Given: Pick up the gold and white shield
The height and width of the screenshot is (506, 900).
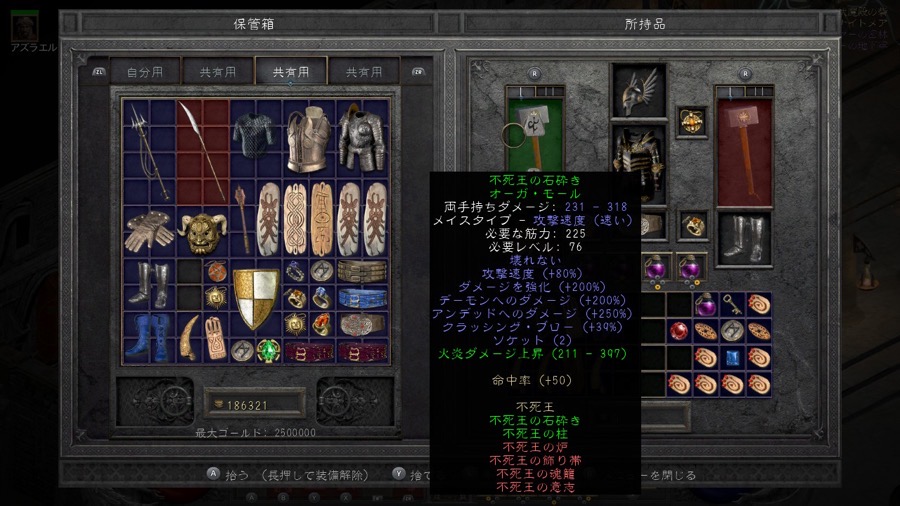Looking at the screenshot, I should (x=256, y=297).
